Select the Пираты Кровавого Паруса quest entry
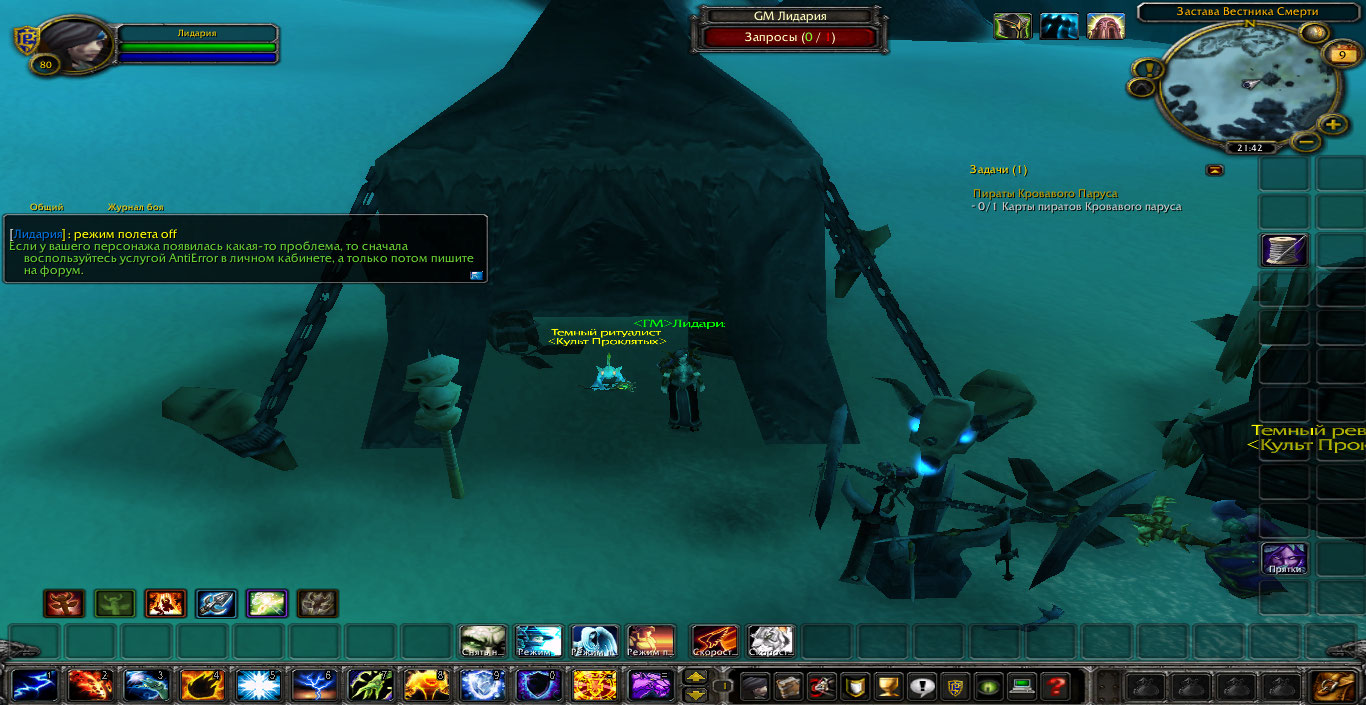Image resolution: width=1366 pixels, height=705 pixels. pyautogui.click(x=1045, y=193)
